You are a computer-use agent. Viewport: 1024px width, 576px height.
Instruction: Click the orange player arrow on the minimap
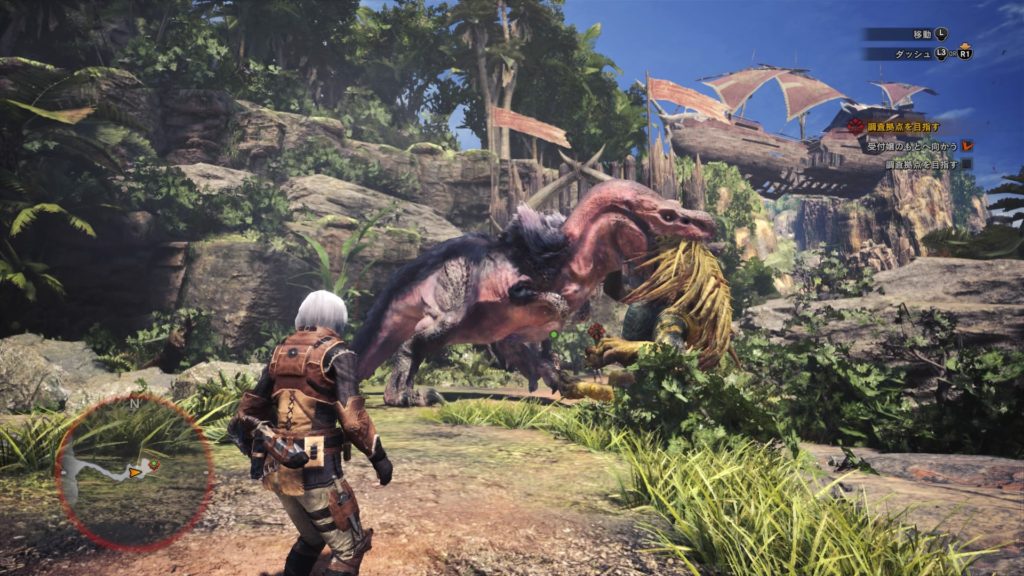pyautogui.click(x=136, y=472)
